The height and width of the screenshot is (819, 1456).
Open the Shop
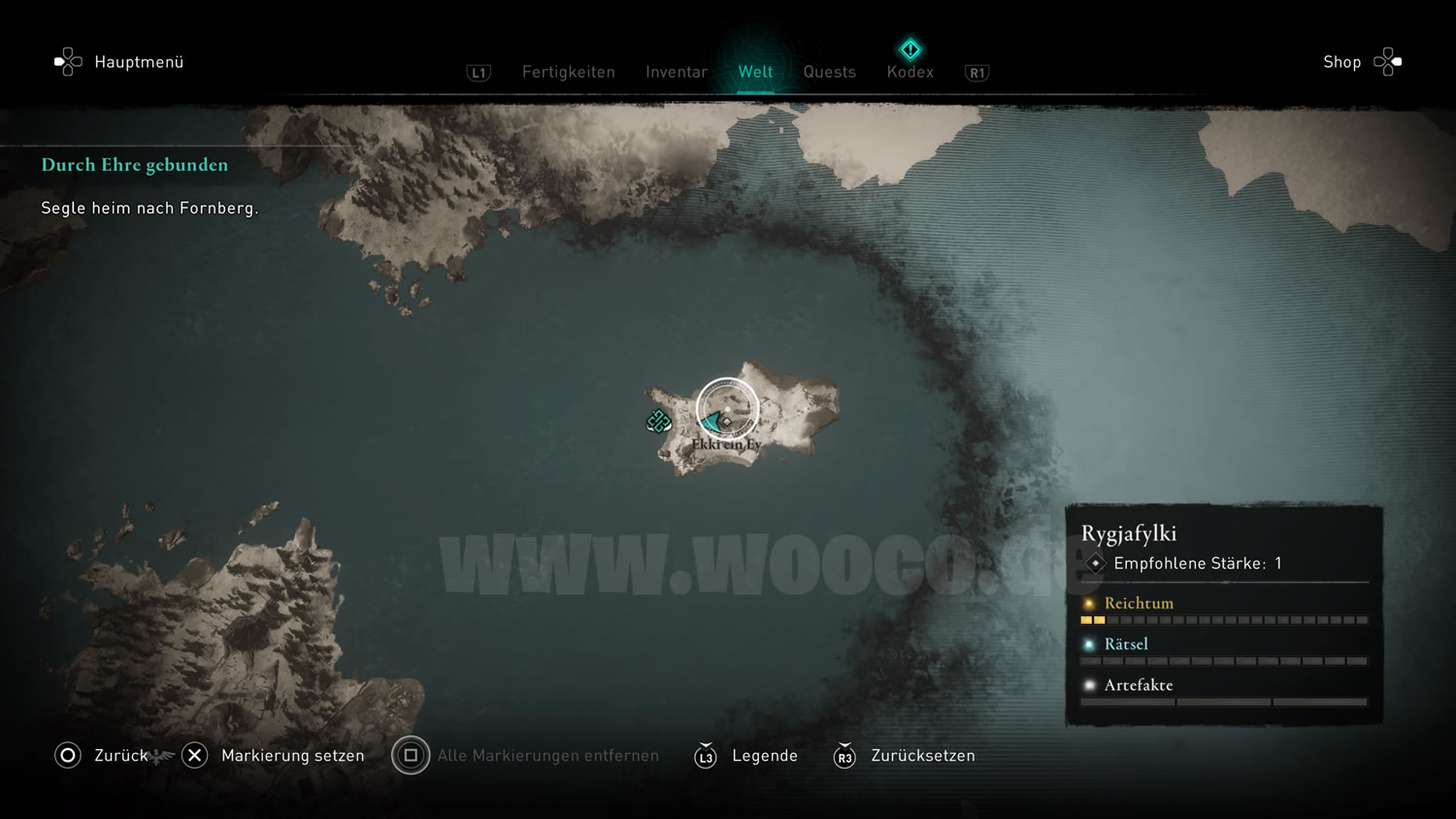[x=1342, y=62]
